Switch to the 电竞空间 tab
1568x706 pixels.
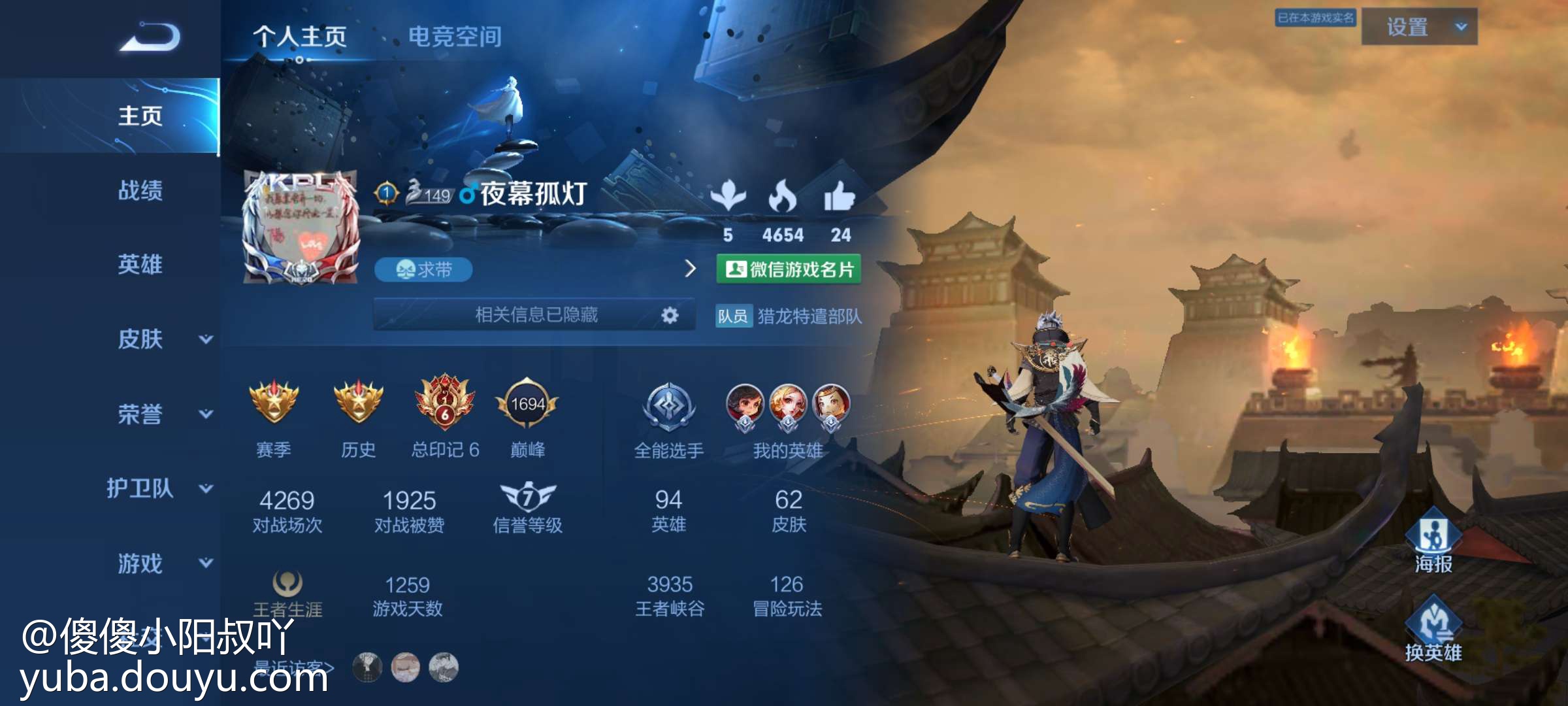click(x=455, y=37)
